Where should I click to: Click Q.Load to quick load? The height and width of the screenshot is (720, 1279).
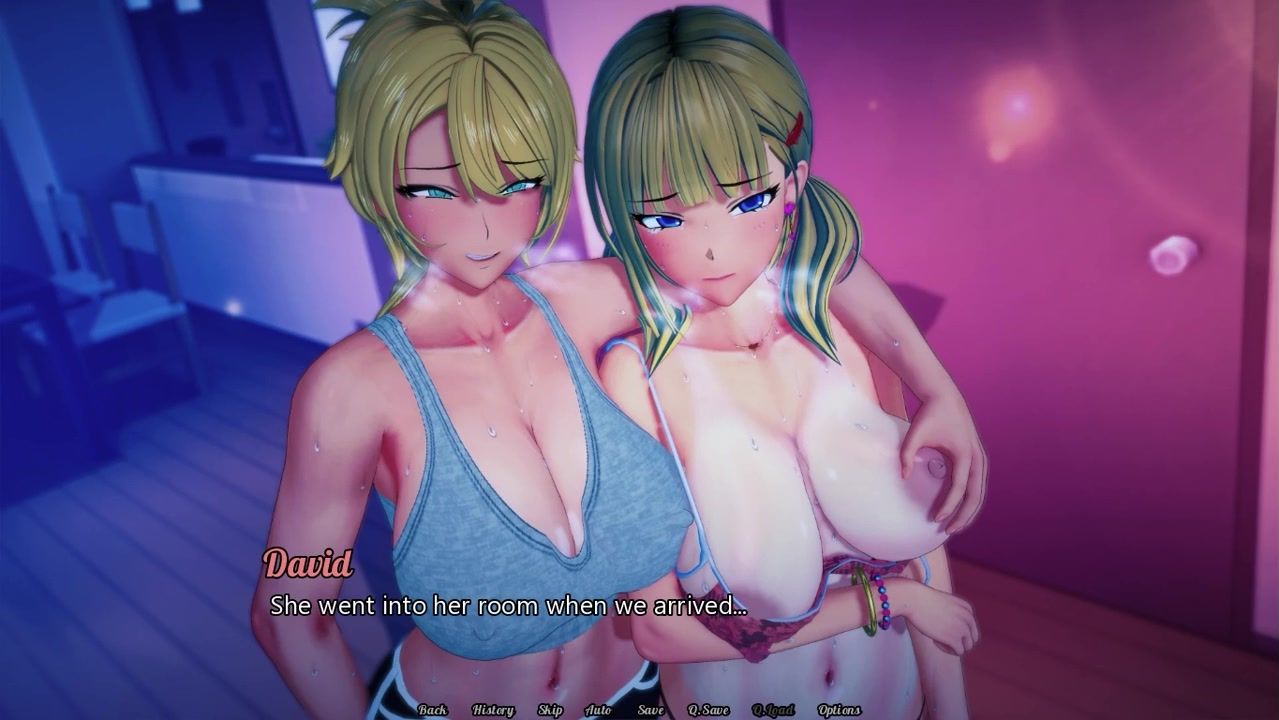tap(773, 710)
